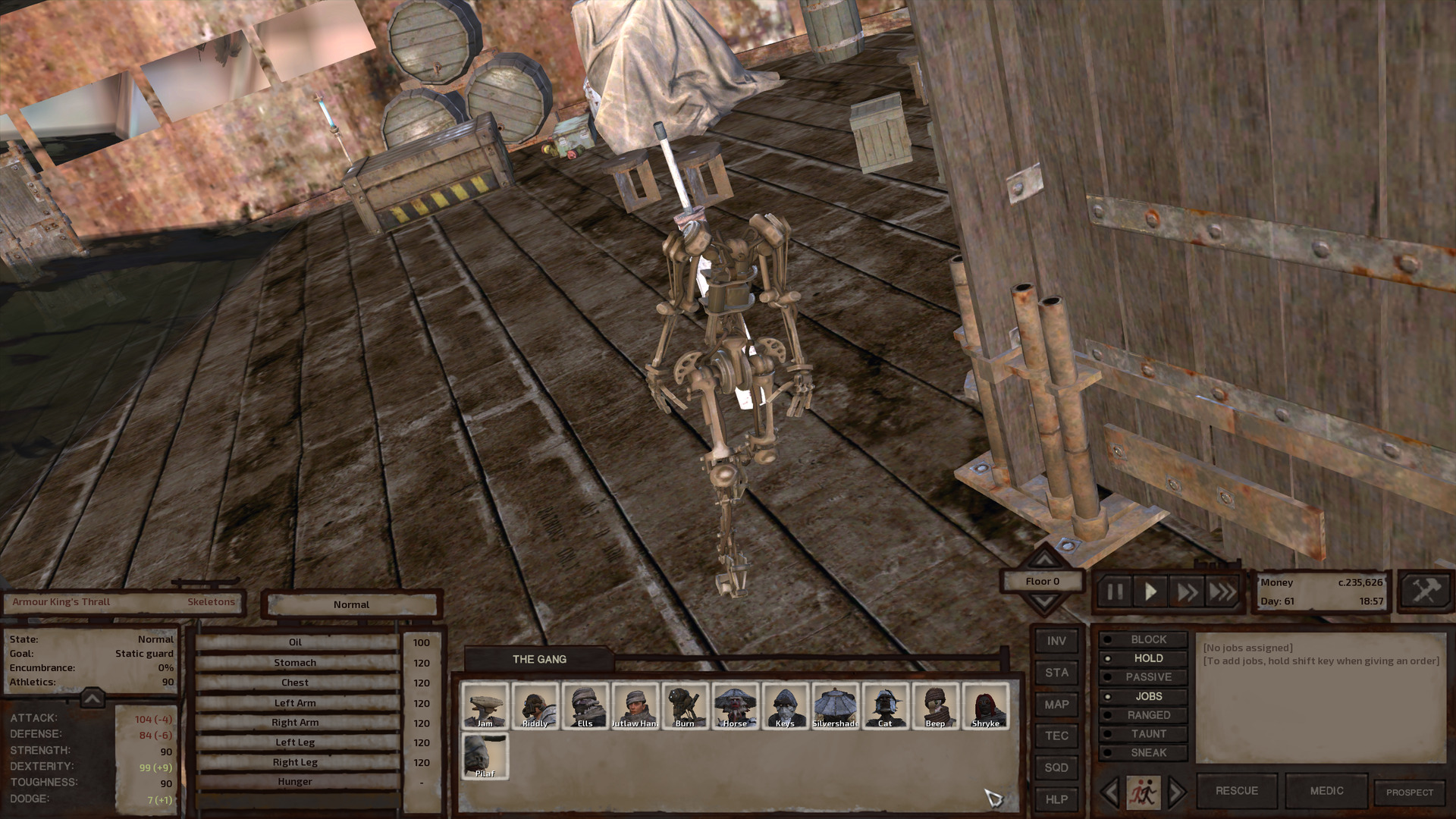Screen dimensions: 1456x819
Task: Select Pilaf's character portrait
Action: click(484, 757)
